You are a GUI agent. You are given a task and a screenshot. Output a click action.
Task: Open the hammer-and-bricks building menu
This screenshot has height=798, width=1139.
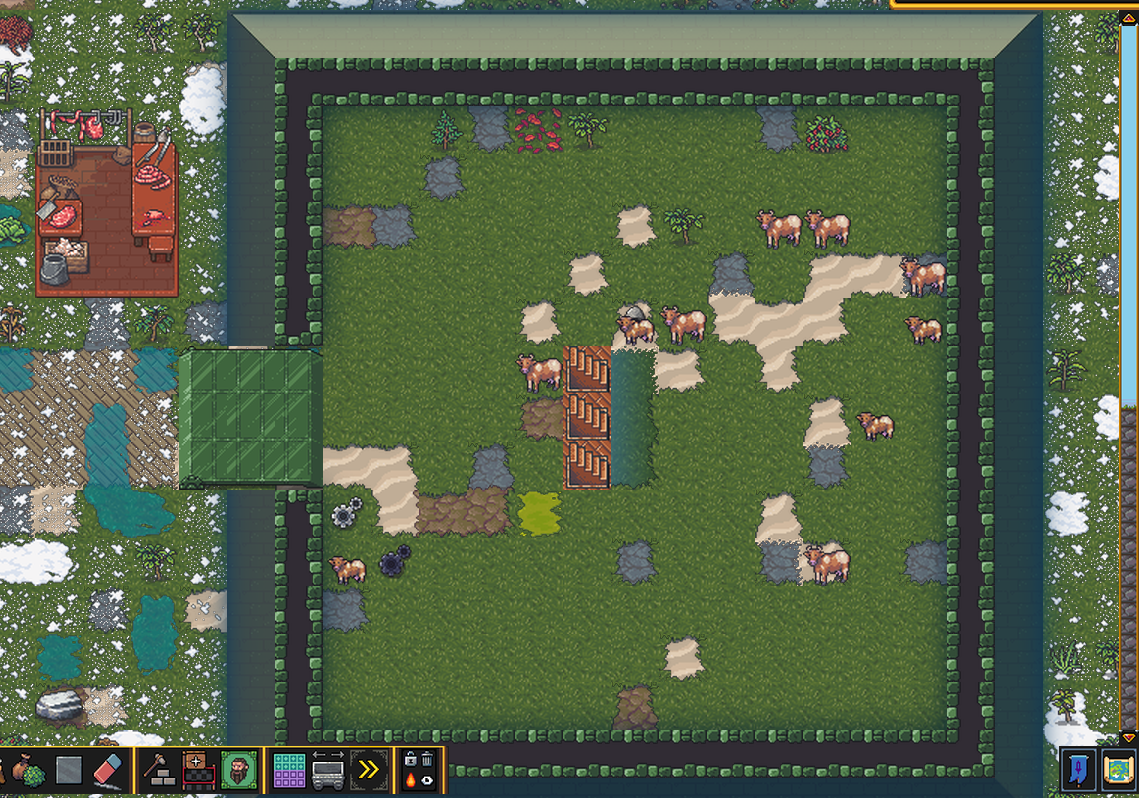pyautogui.click(x=159, y=771)
